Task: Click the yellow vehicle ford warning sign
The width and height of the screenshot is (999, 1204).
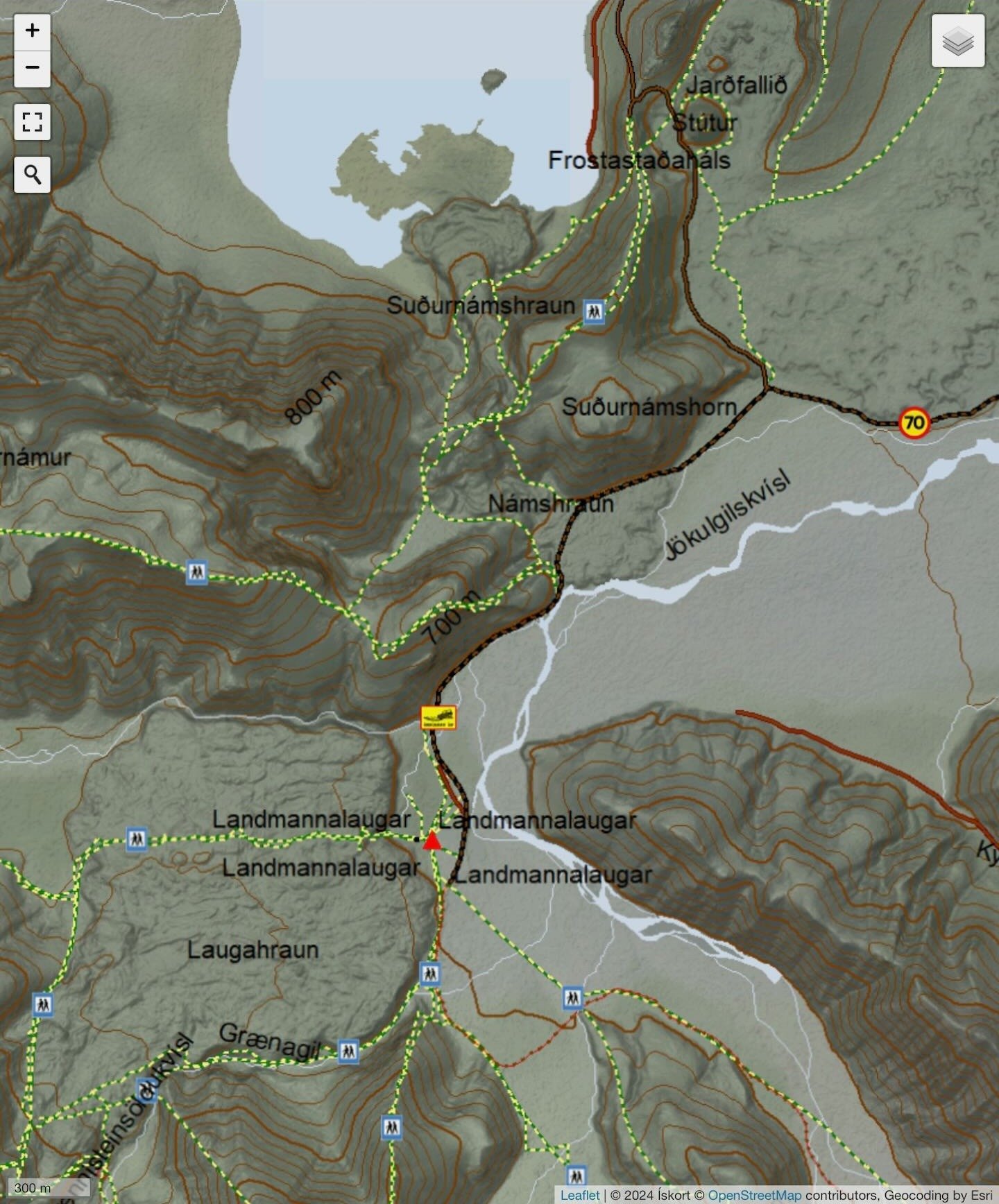Action: tap(438, 717)
